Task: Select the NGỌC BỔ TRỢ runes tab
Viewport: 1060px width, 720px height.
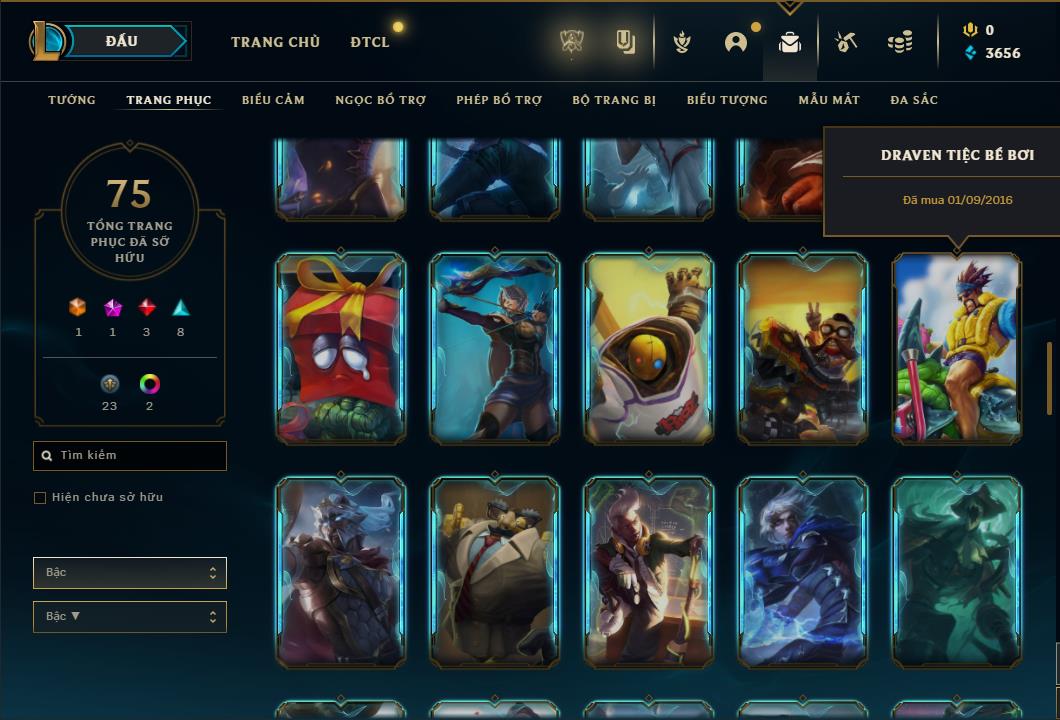Action: [380, 100]
